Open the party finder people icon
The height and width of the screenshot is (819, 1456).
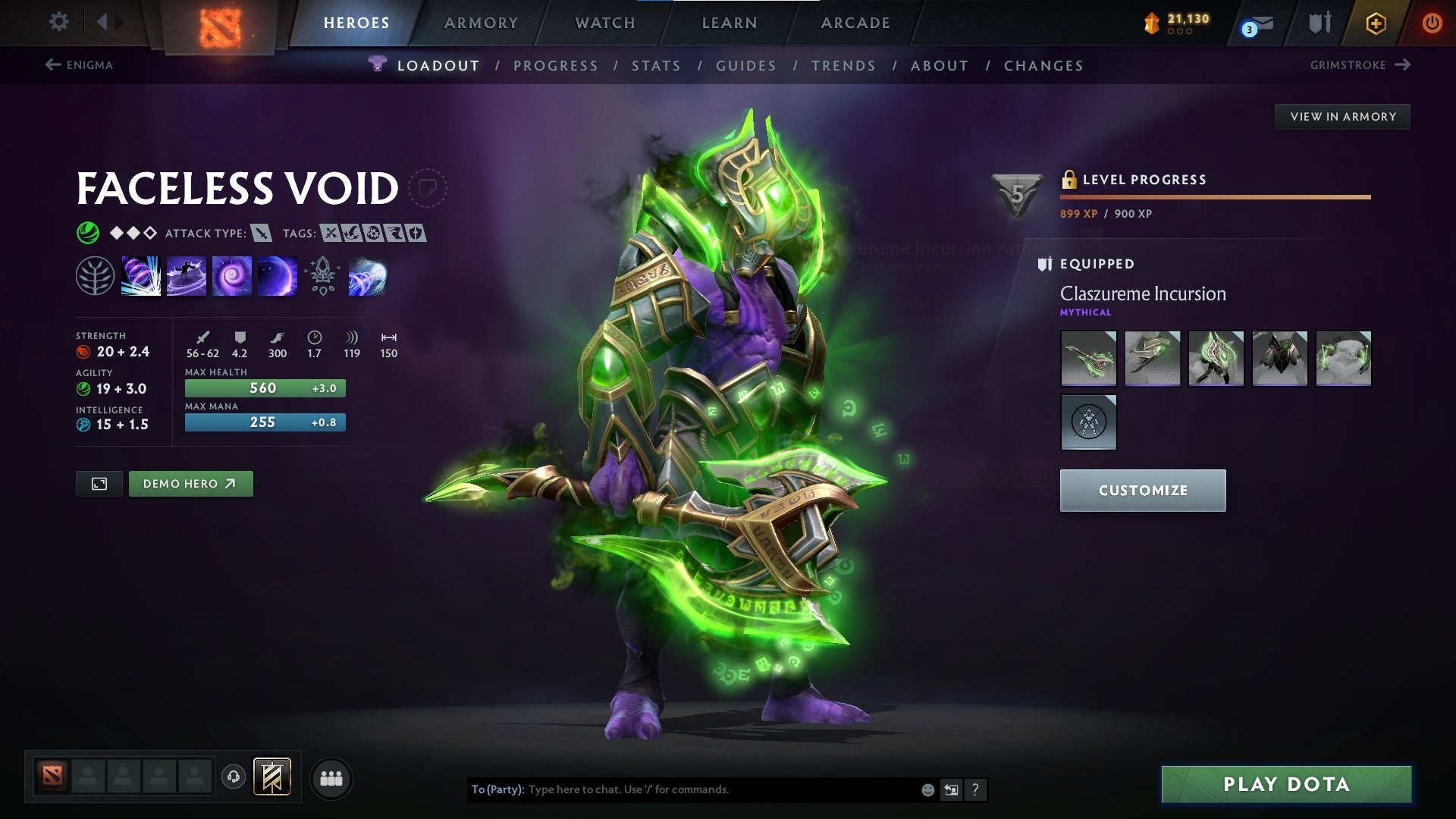point(331,777)
